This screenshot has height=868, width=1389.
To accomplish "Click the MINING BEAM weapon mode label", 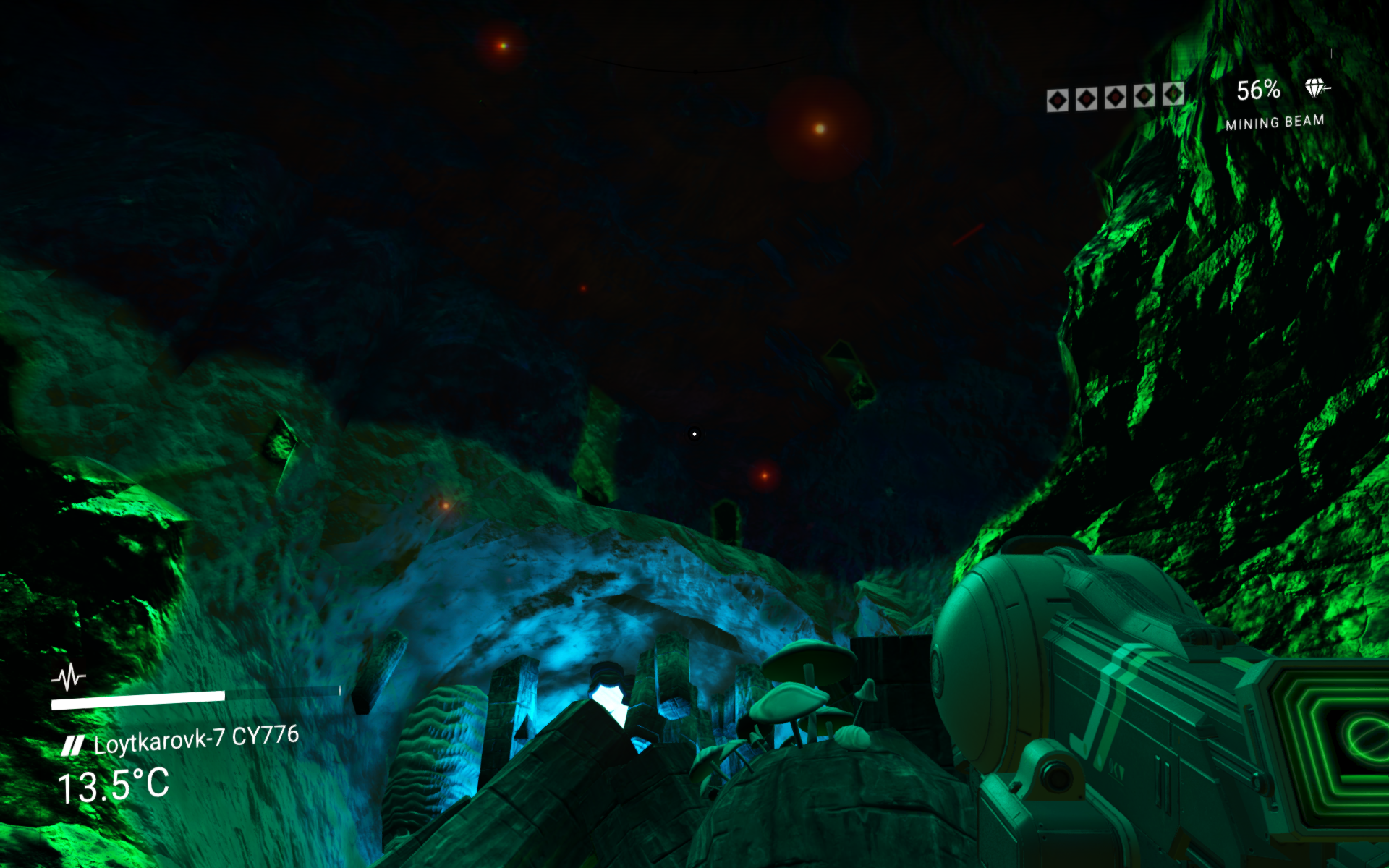I will click(x=1275, y=122).
